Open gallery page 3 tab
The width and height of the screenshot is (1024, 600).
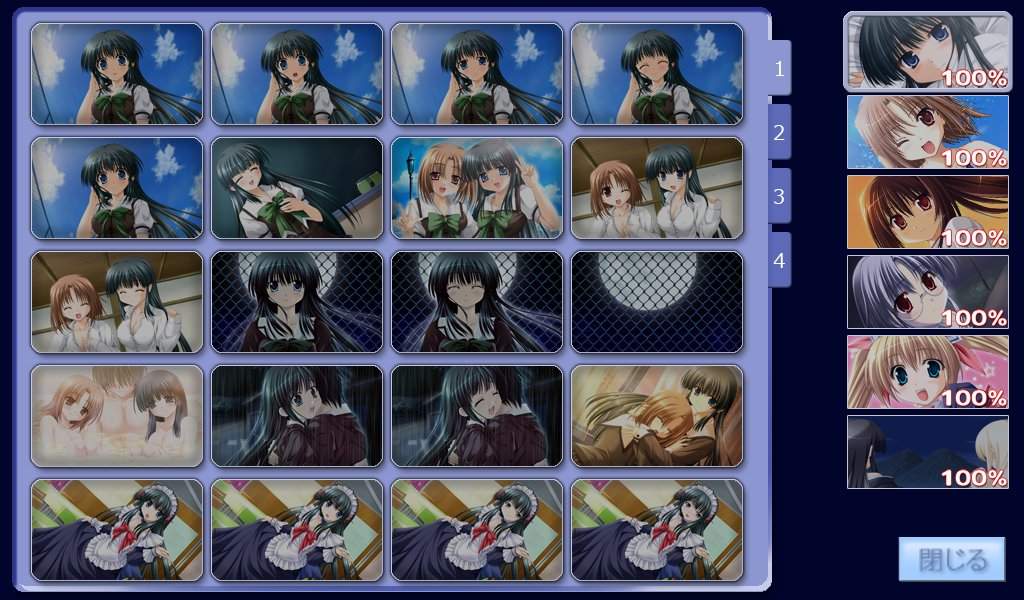click(779, 196)
